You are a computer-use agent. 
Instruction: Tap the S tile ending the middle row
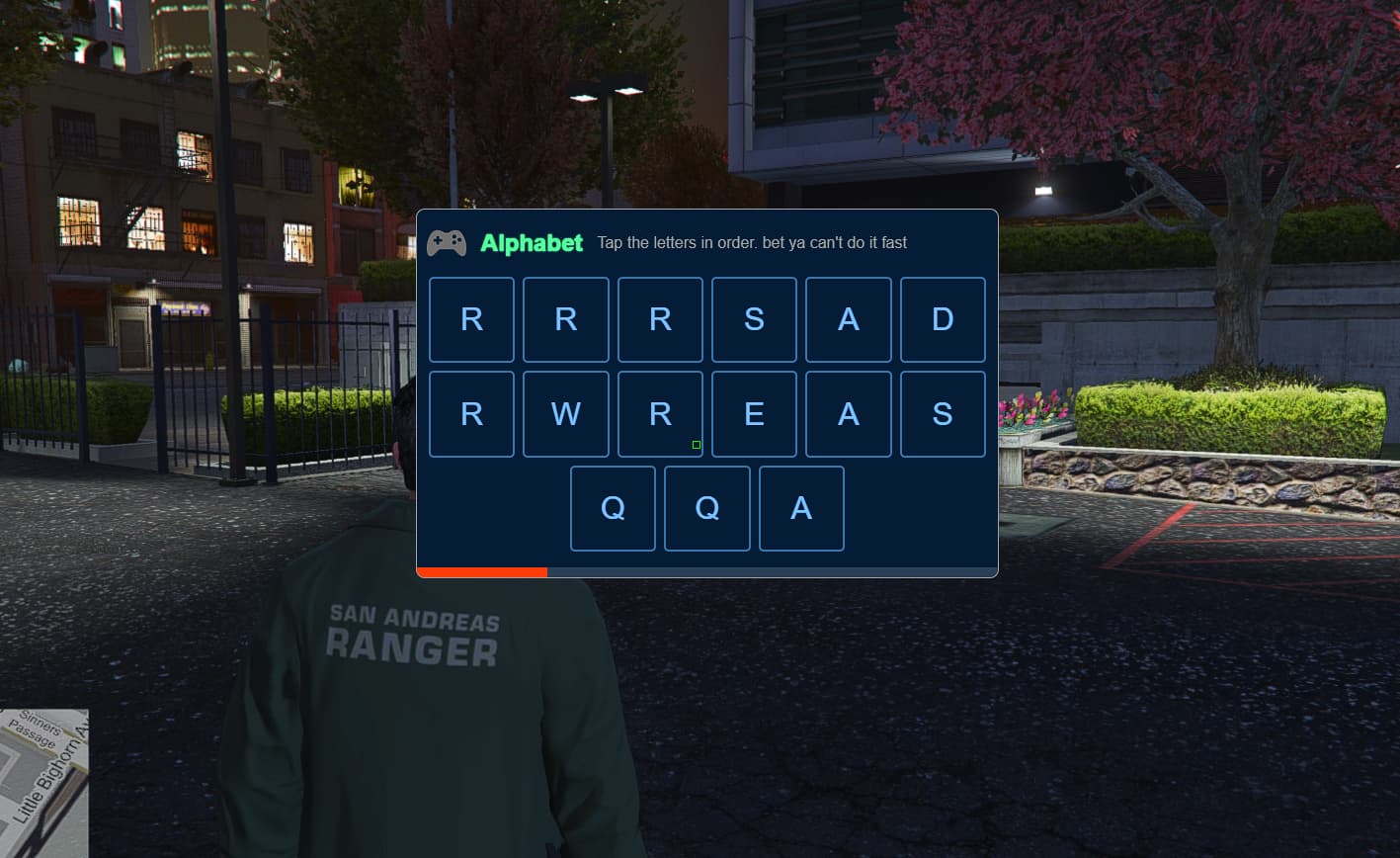click(x=942, y=413)
